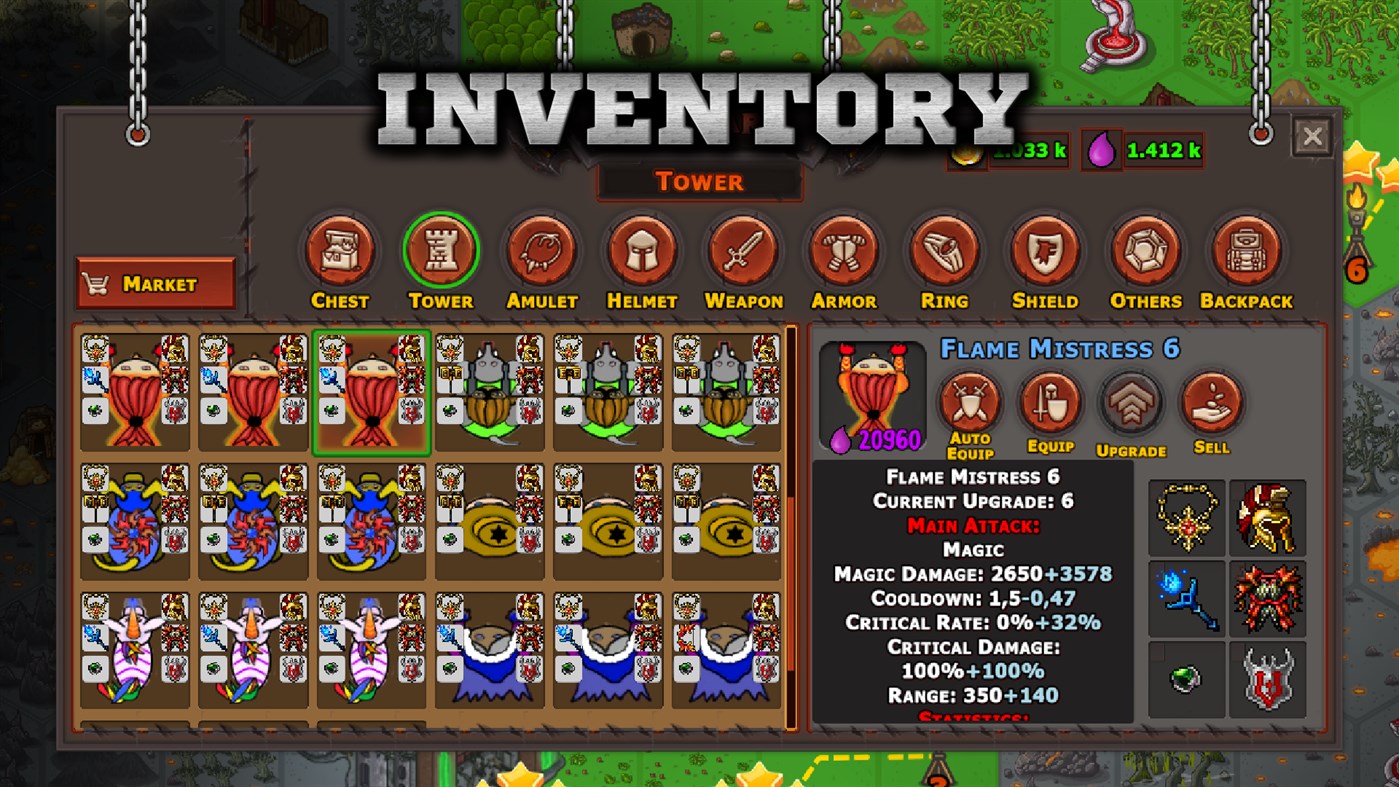Sell the Flame Mistress 6
Screen dimensions: 1399x787
click(1212, 402)
